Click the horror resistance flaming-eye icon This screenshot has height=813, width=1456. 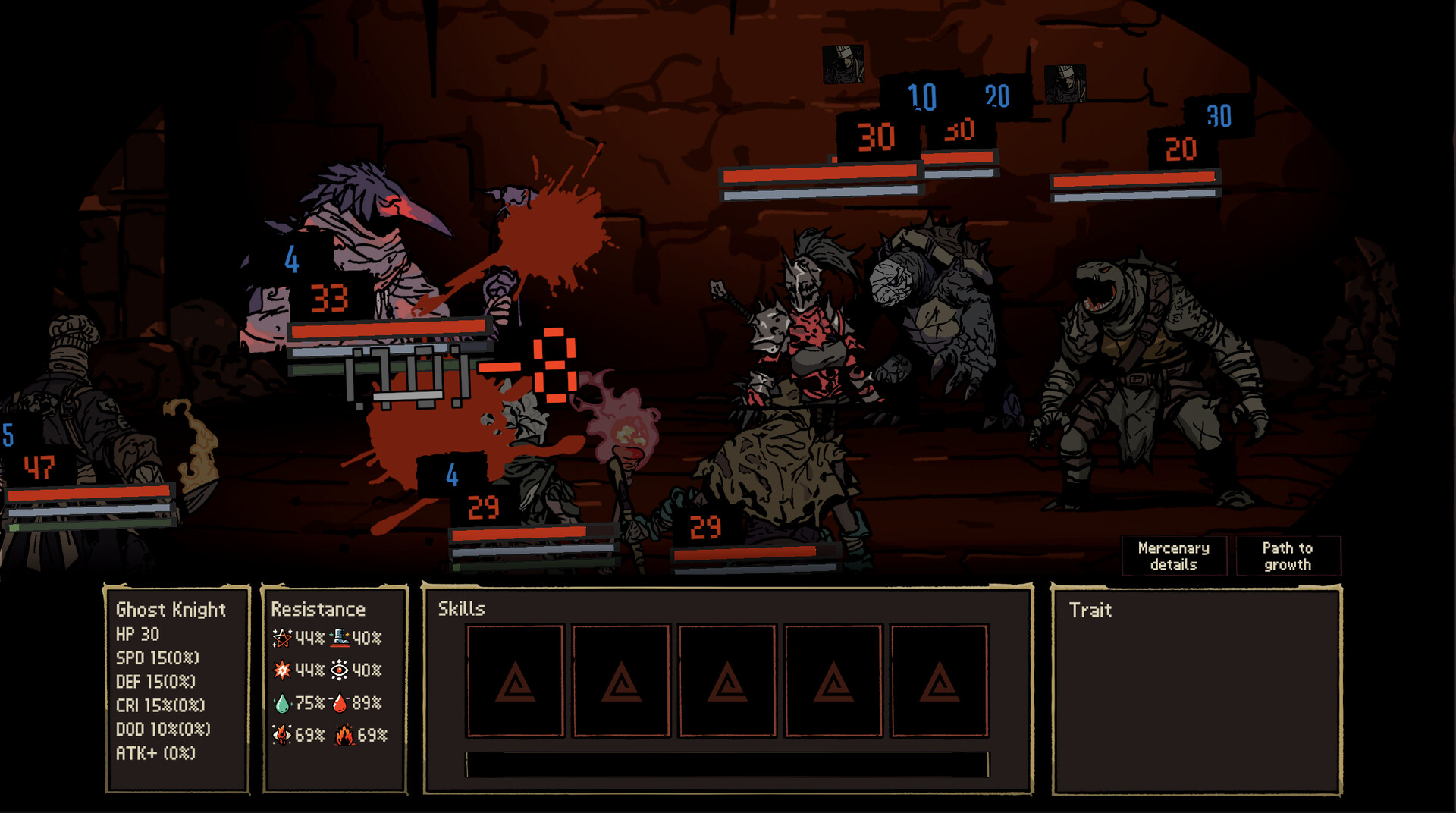click(x=281, y=735)
